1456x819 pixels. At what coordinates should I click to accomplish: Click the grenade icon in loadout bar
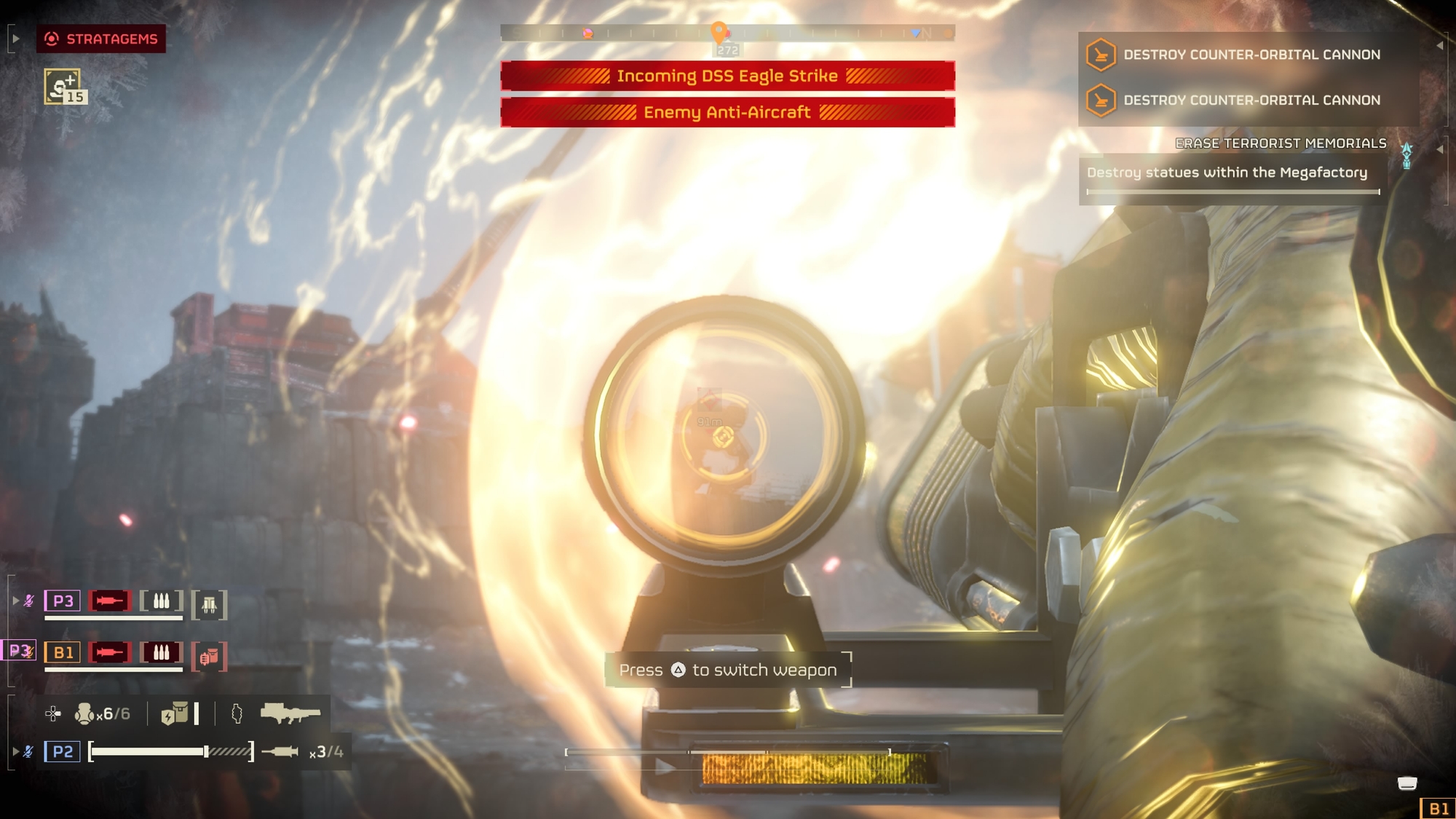point(84,713)
